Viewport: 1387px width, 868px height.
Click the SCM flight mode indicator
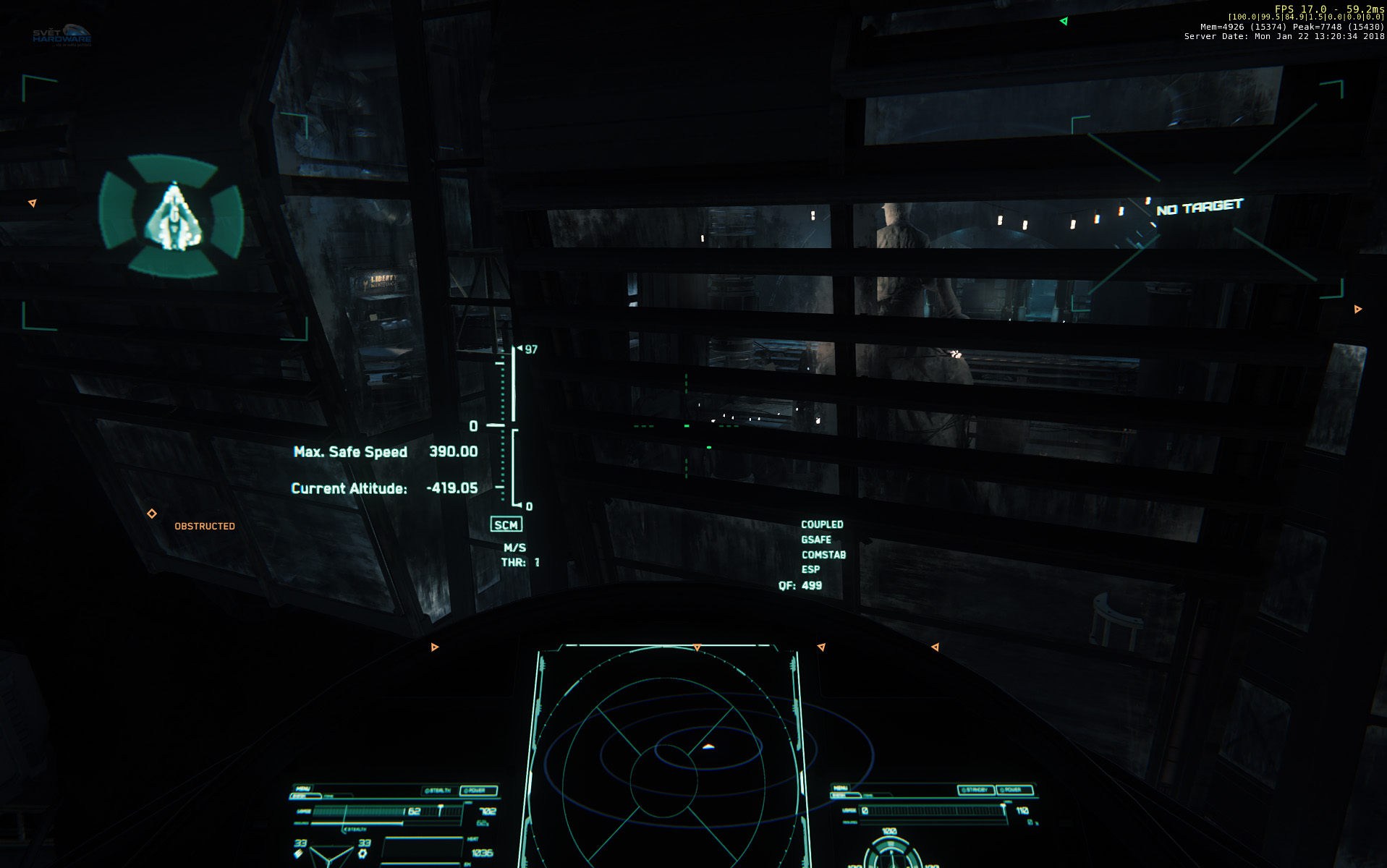click(506, 525)
